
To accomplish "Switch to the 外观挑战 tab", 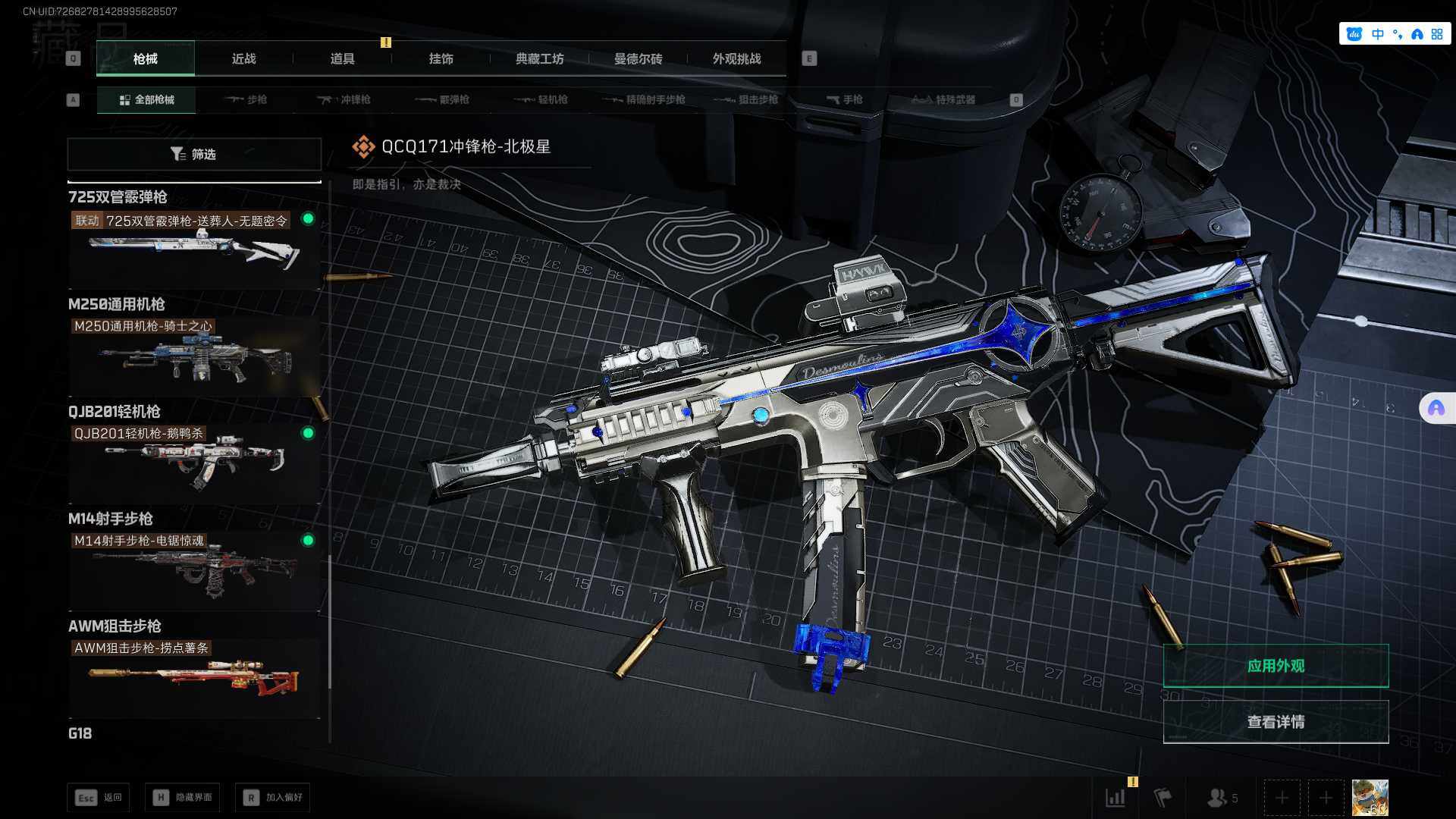I will point(736,58).
